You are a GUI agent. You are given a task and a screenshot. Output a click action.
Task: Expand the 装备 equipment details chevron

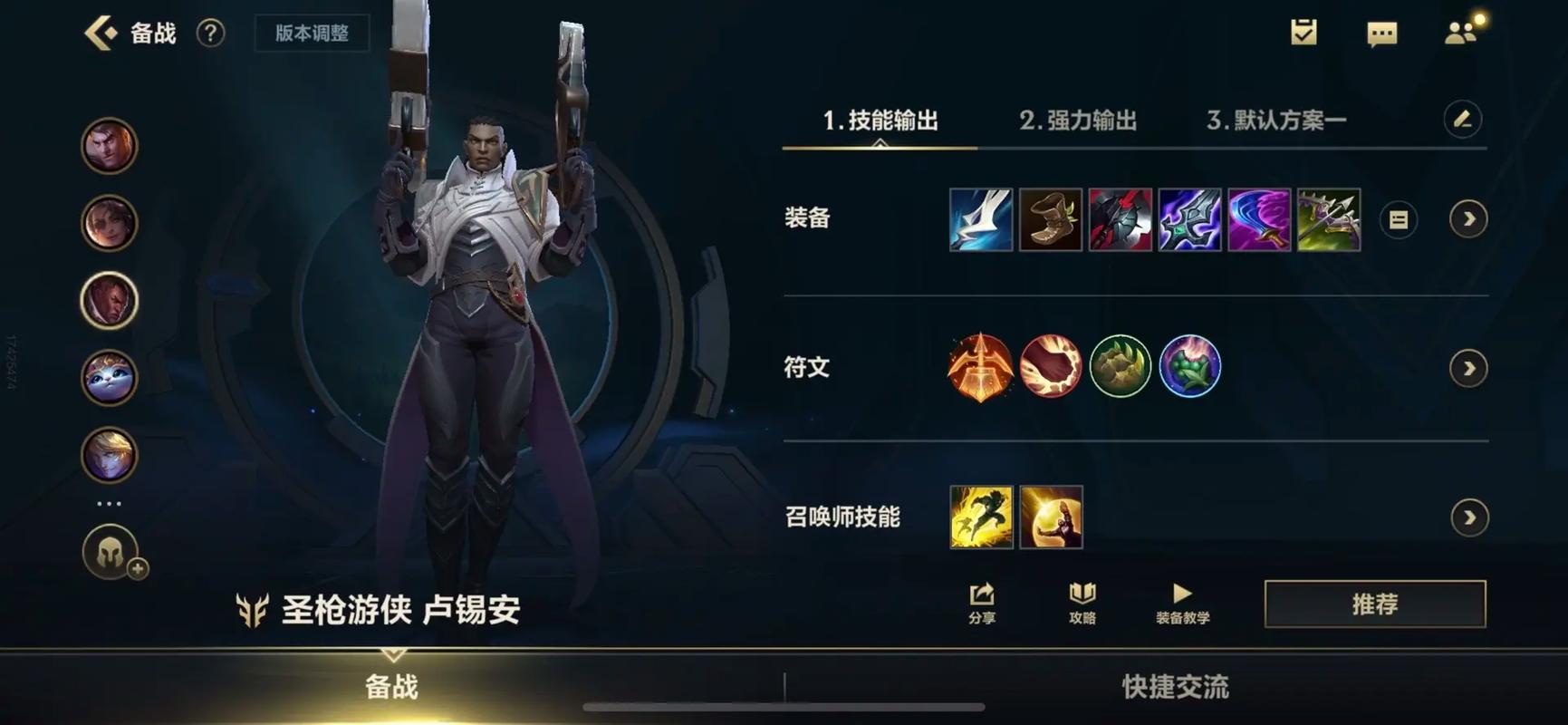pos(1469,218)
